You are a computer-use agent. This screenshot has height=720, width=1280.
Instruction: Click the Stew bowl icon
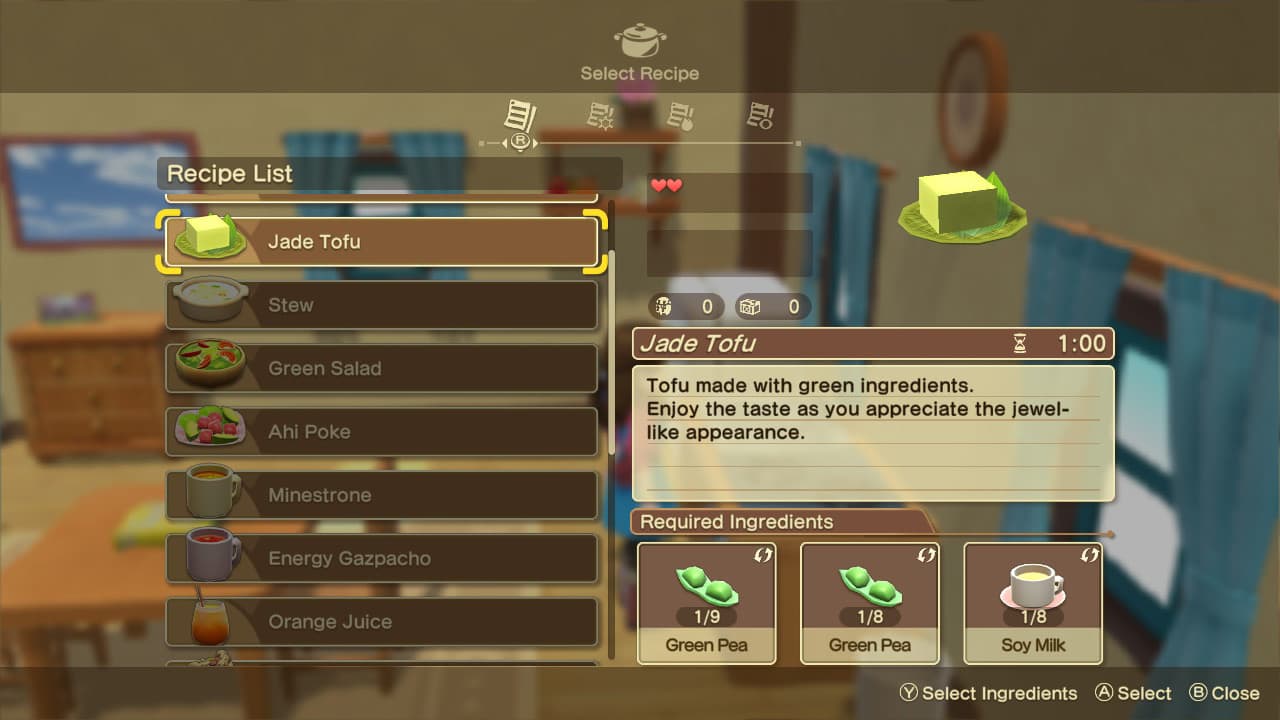coord(210,300)
